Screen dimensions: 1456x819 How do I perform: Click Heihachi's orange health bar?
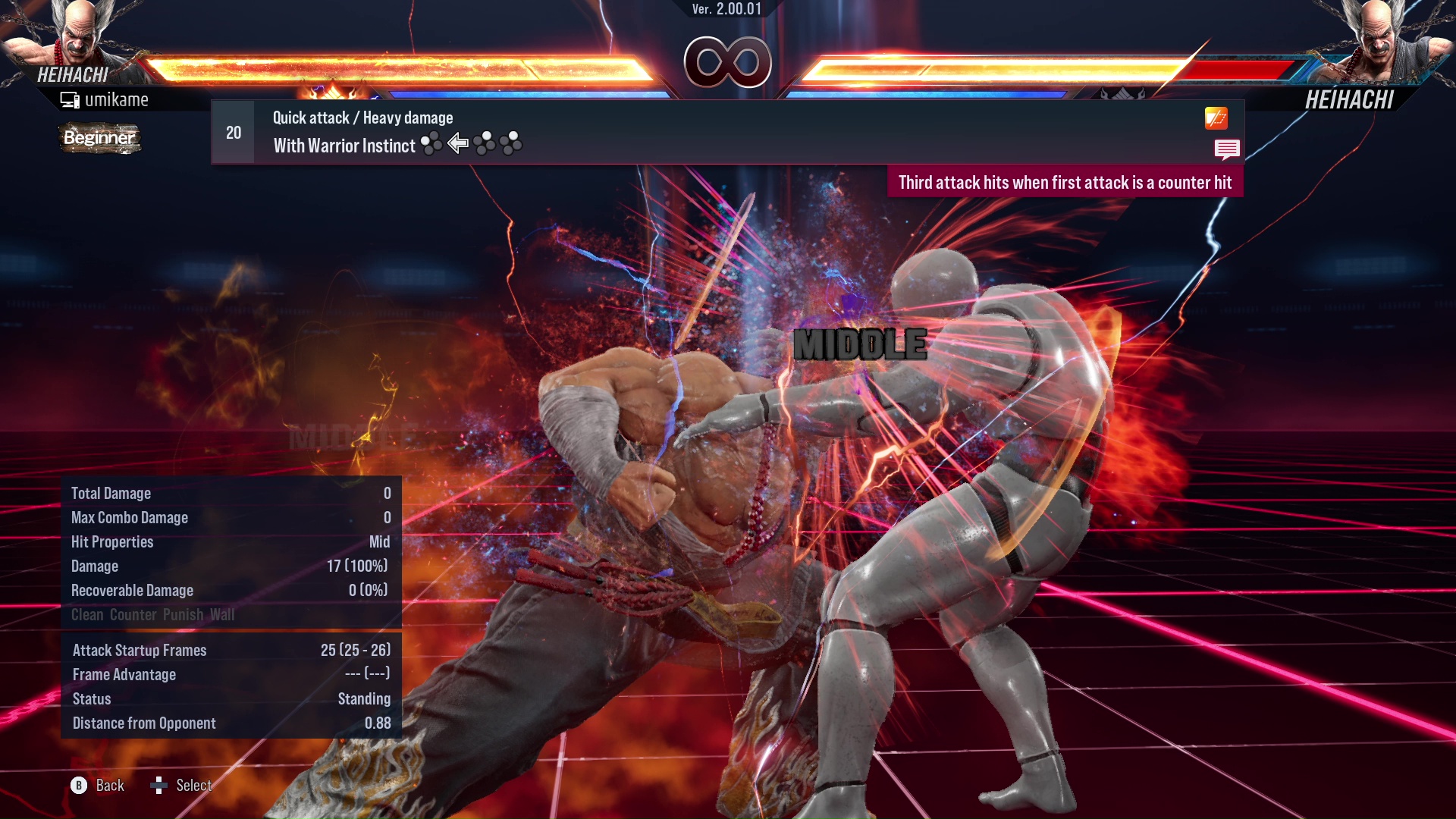click(394, 65)
